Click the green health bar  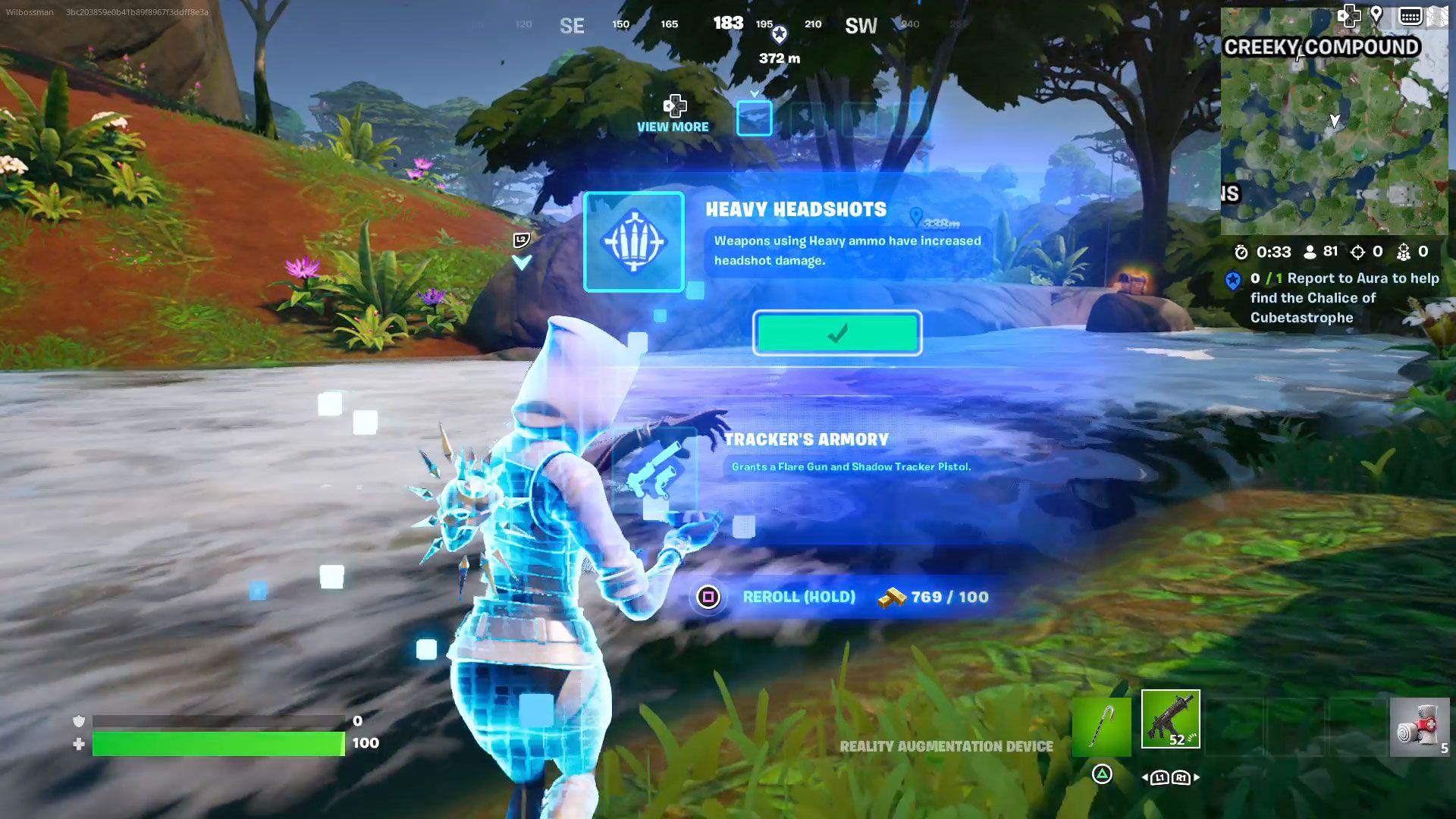[x=220, y=742]
